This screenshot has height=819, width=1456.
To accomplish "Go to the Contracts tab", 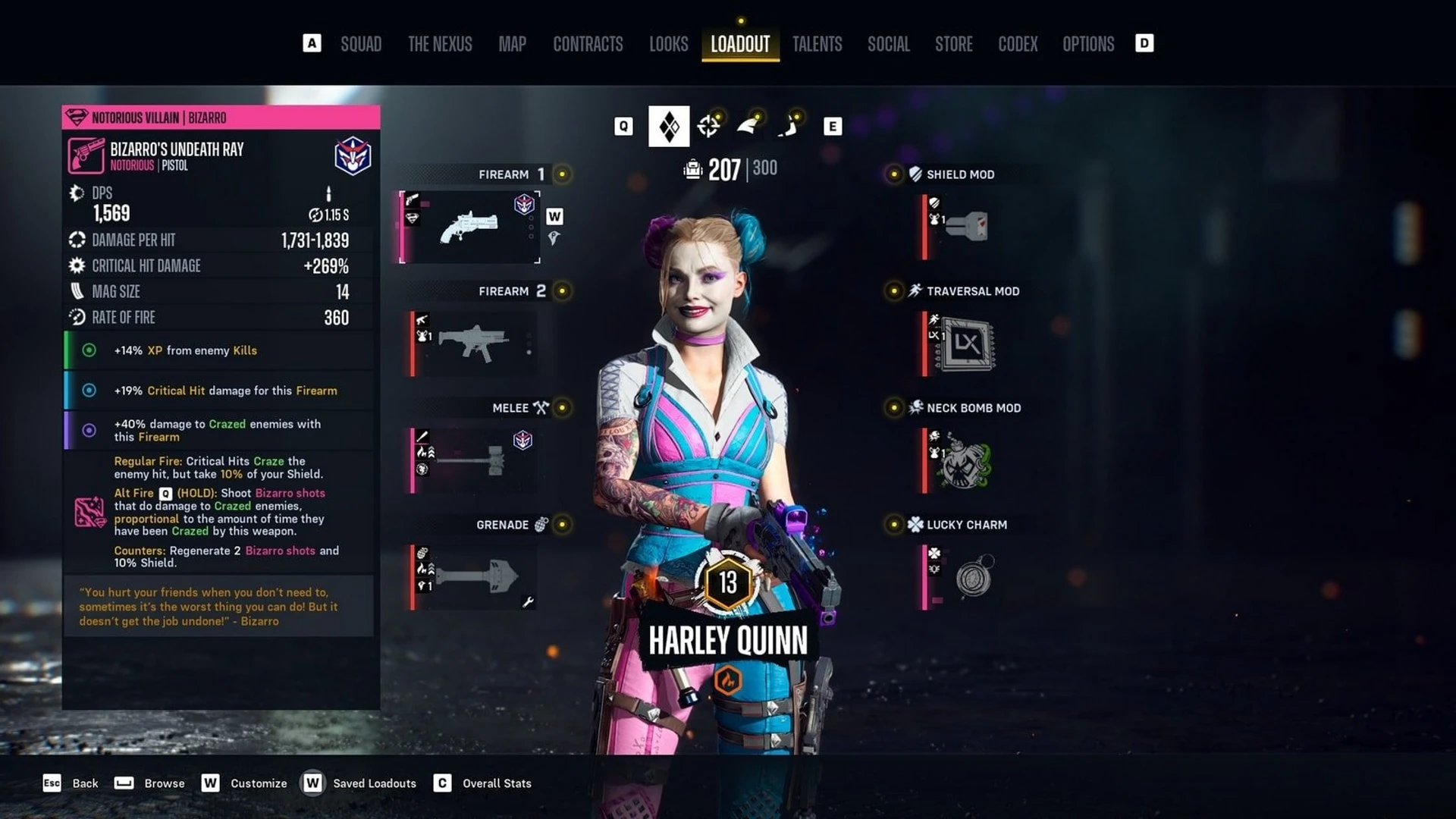I will (588, 44).
